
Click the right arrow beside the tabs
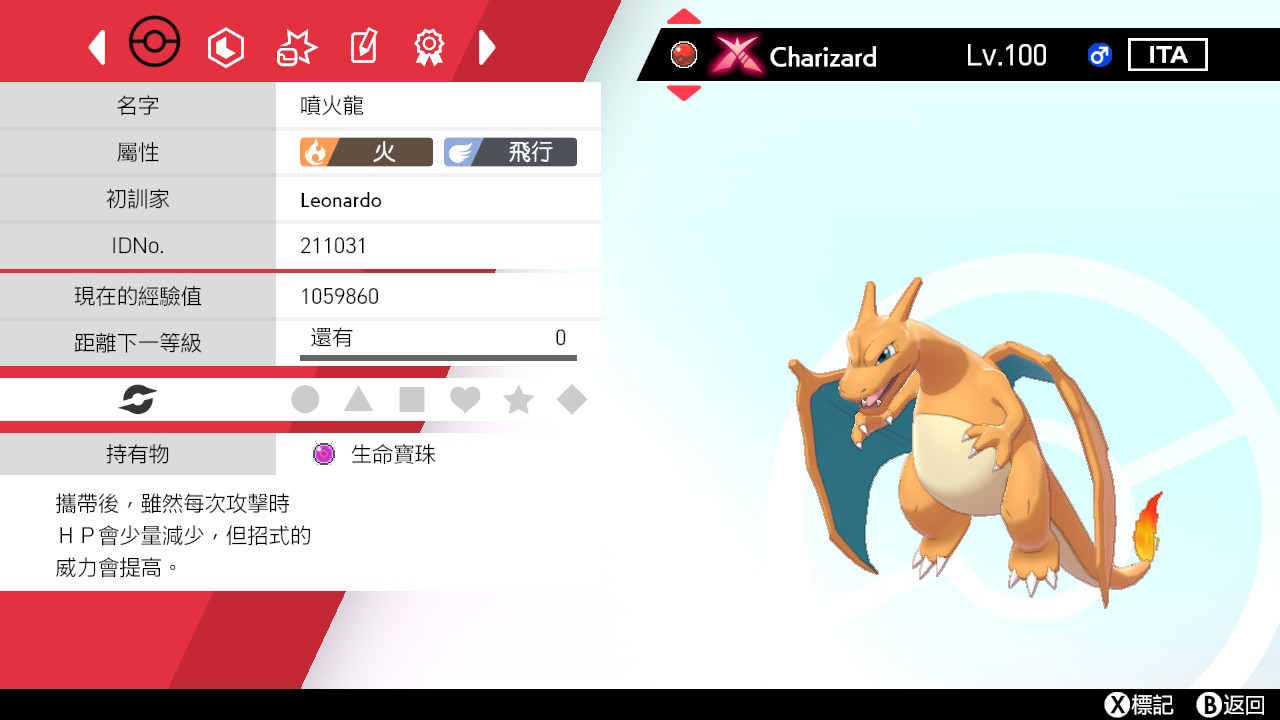coord(487,47)
